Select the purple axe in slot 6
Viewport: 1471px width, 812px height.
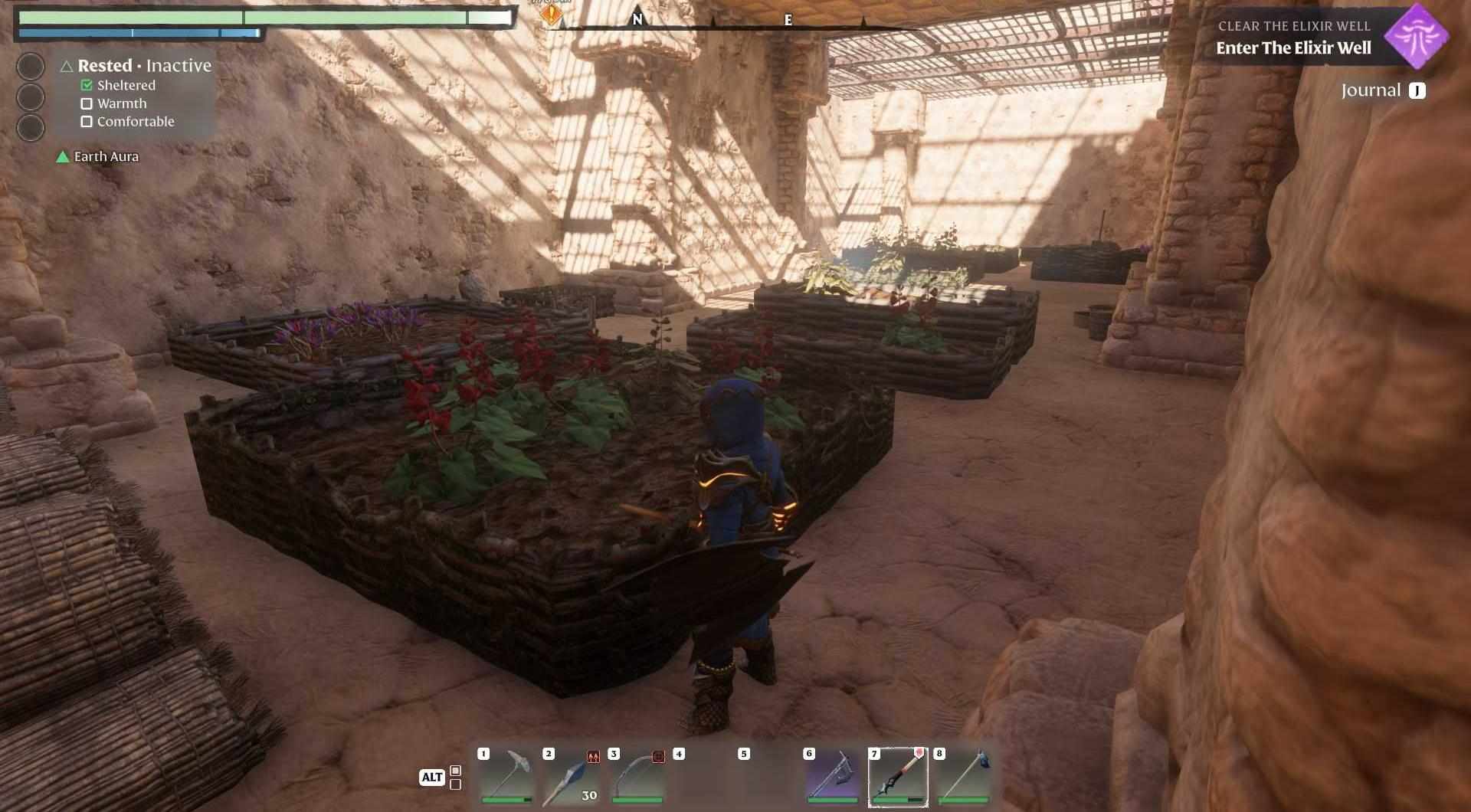[x=832, y=776]
